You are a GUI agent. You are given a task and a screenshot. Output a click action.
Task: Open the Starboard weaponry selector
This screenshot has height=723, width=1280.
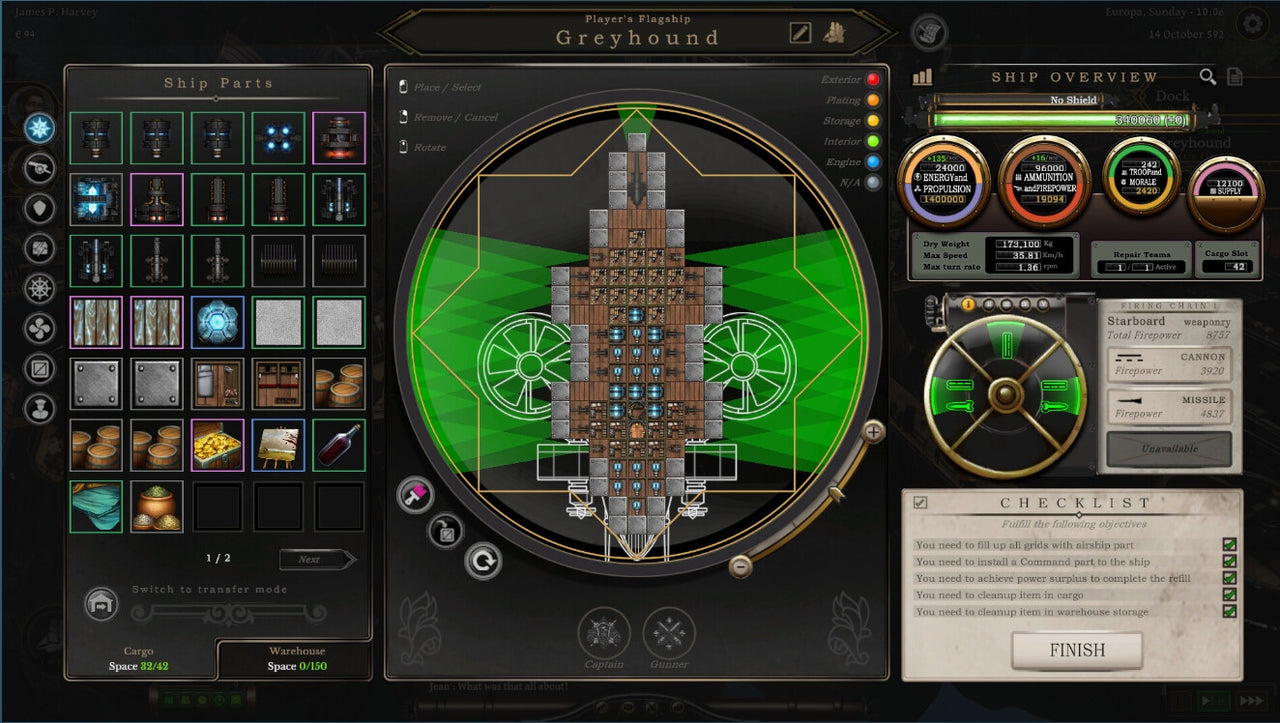[x=1168, y=321]
